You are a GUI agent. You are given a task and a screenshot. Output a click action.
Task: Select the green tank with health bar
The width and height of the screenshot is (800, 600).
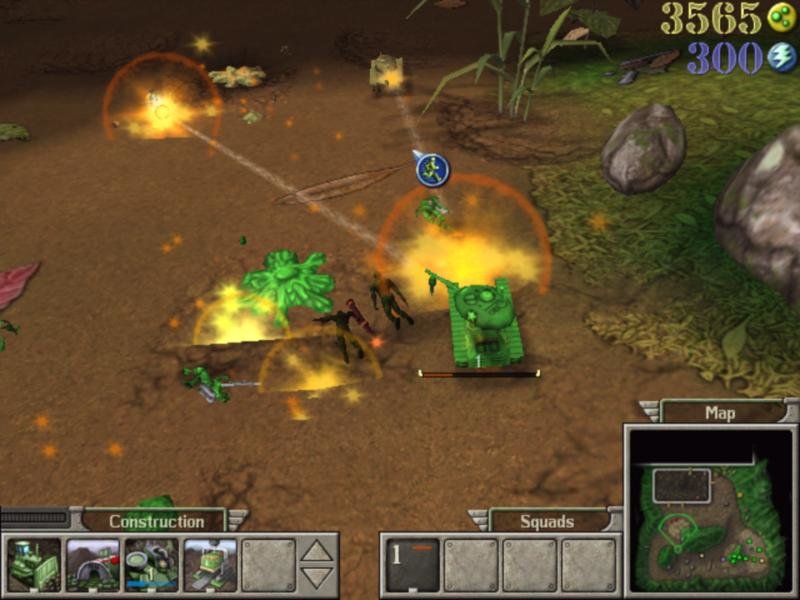[x=478, y=322]
